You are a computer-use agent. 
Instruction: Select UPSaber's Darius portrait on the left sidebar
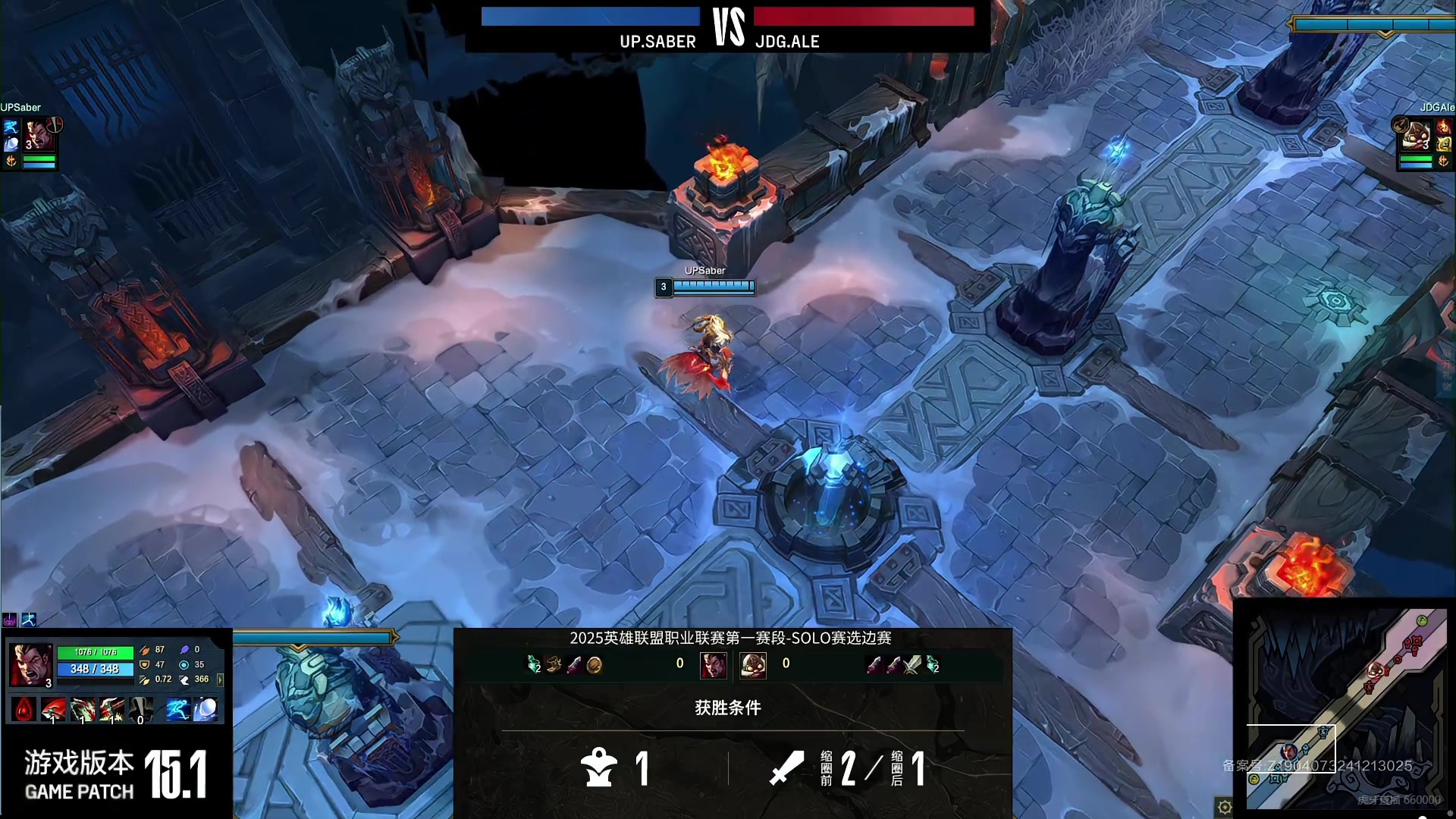point(38,135)
